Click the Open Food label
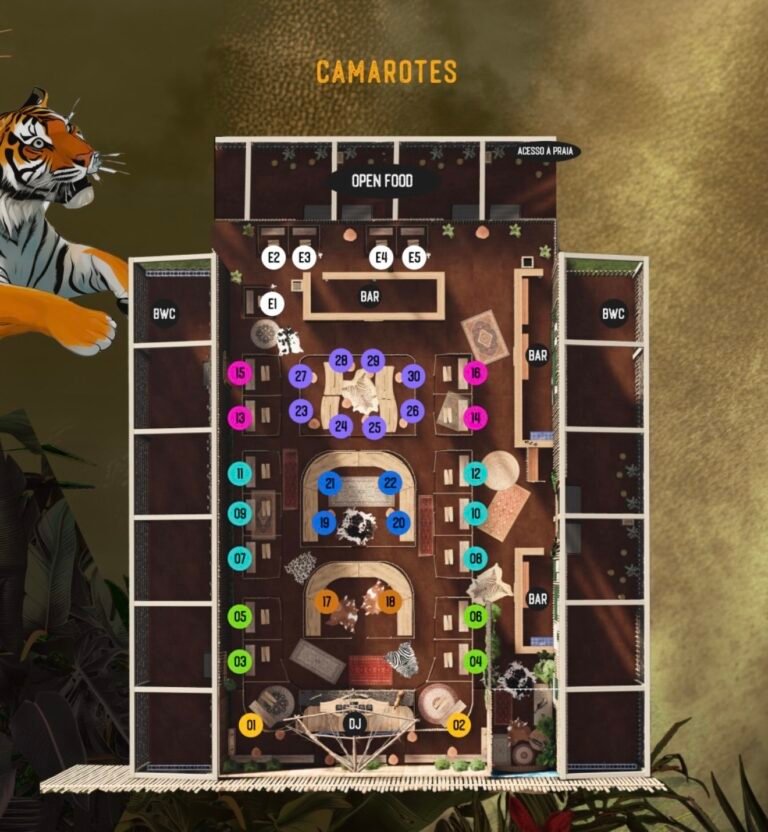 [383, 182]
